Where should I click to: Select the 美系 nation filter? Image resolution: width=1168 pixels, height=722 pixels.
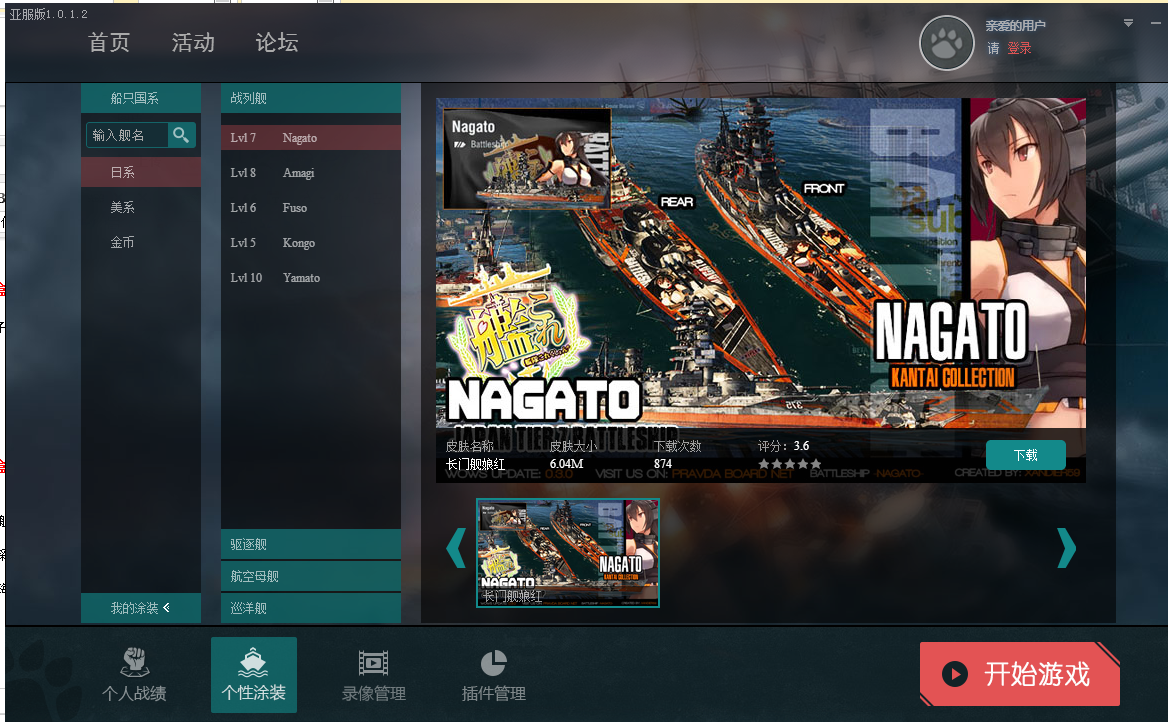coord(123,207)
